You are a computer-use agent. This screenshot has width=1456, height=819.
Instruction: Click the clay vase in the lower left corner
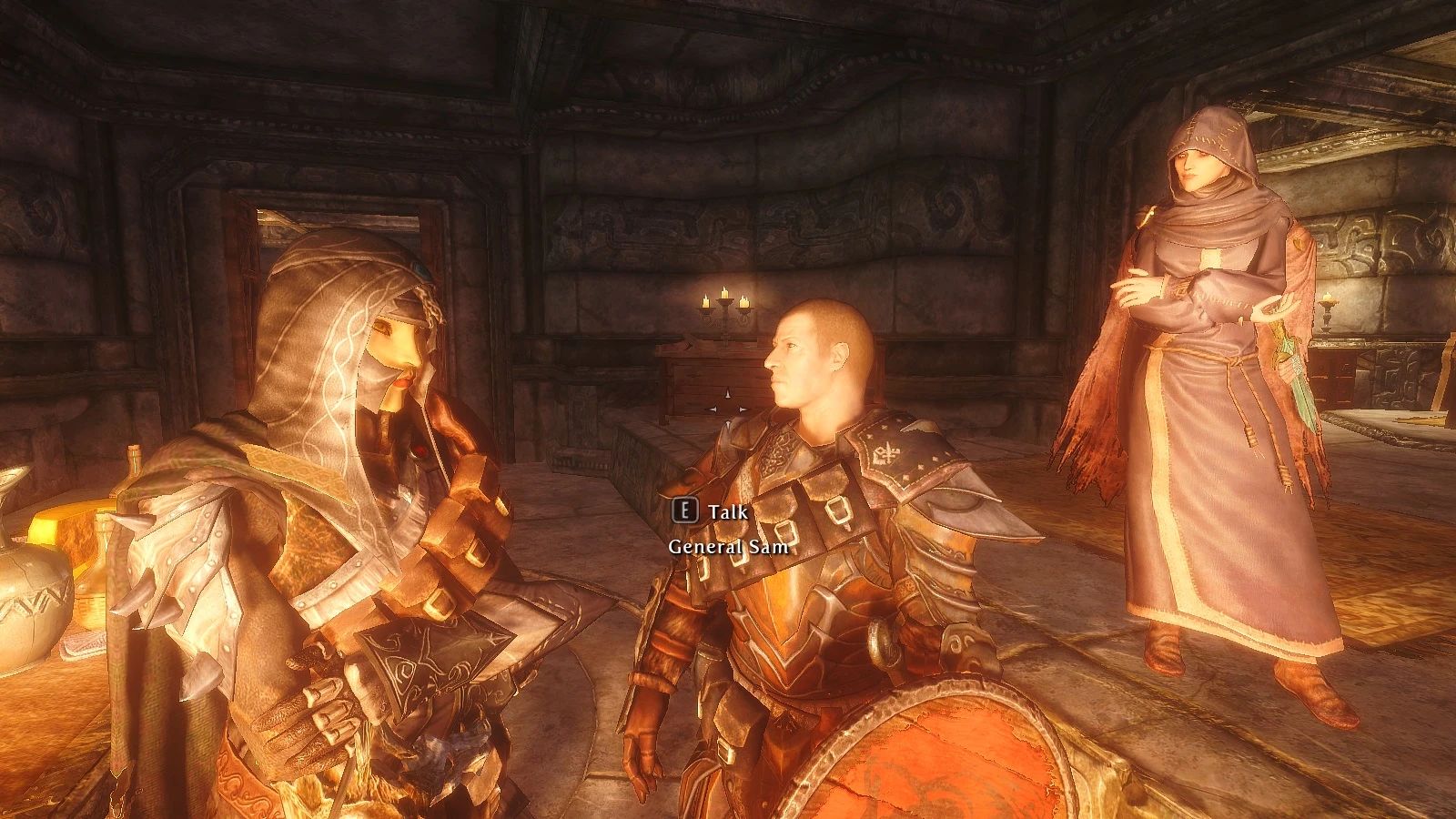(35, 601)
